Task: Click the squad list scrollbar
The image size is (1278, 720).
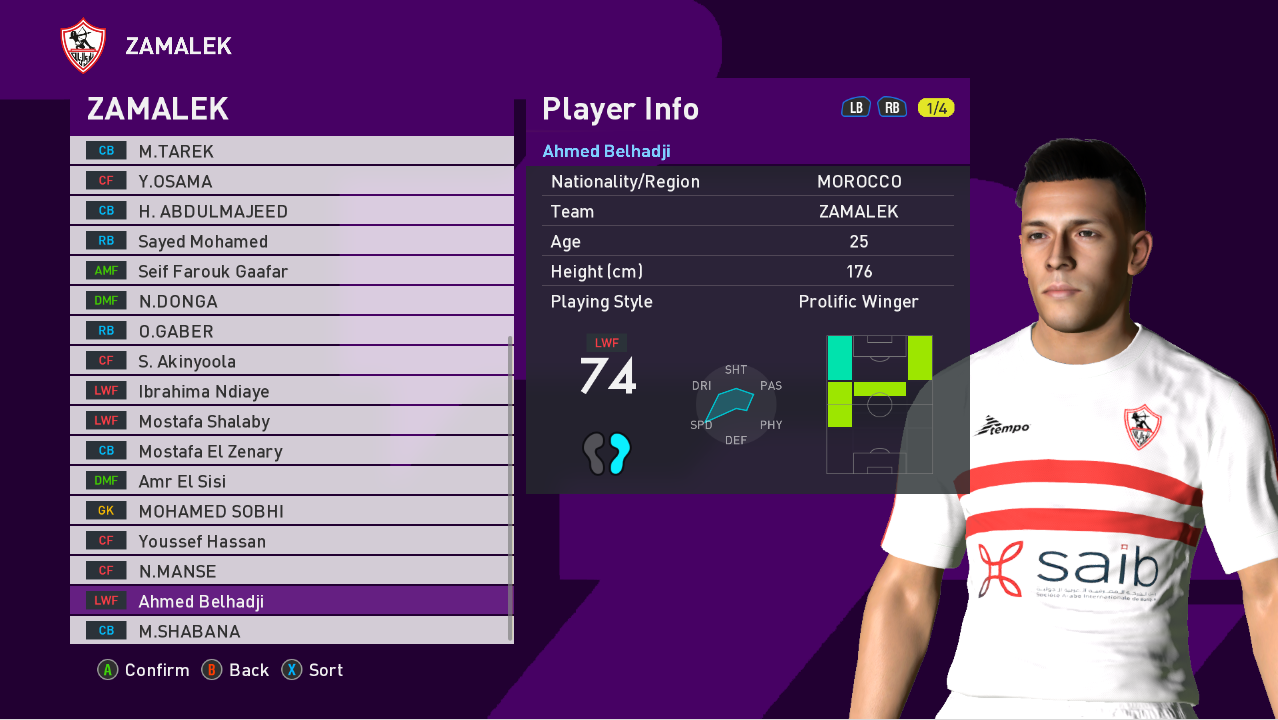Action: 511,488
